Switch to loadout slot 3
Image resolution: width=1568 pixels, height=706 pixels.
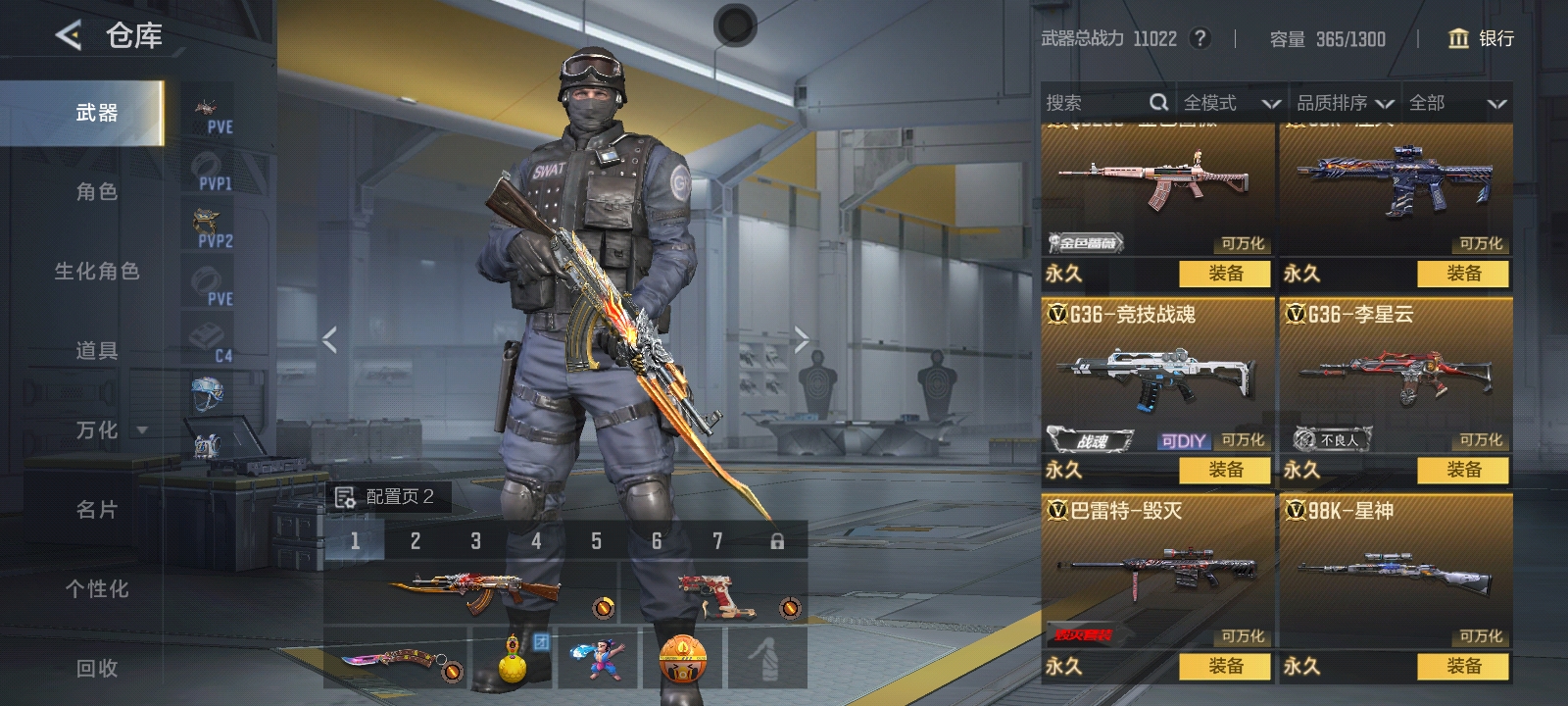tap(475, 540)
